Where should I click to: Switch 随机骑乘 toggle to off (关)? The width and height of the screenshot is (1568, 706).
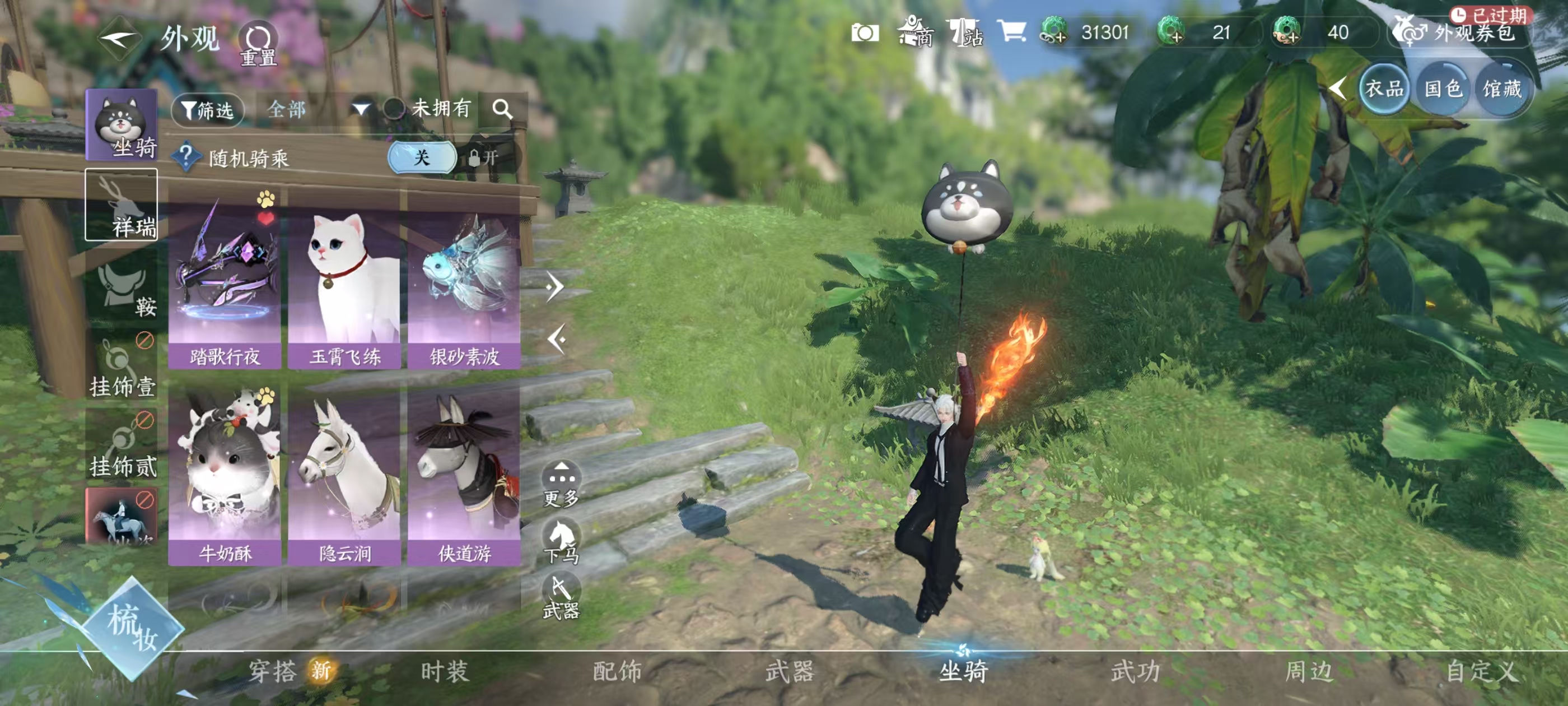pos(422,158)
